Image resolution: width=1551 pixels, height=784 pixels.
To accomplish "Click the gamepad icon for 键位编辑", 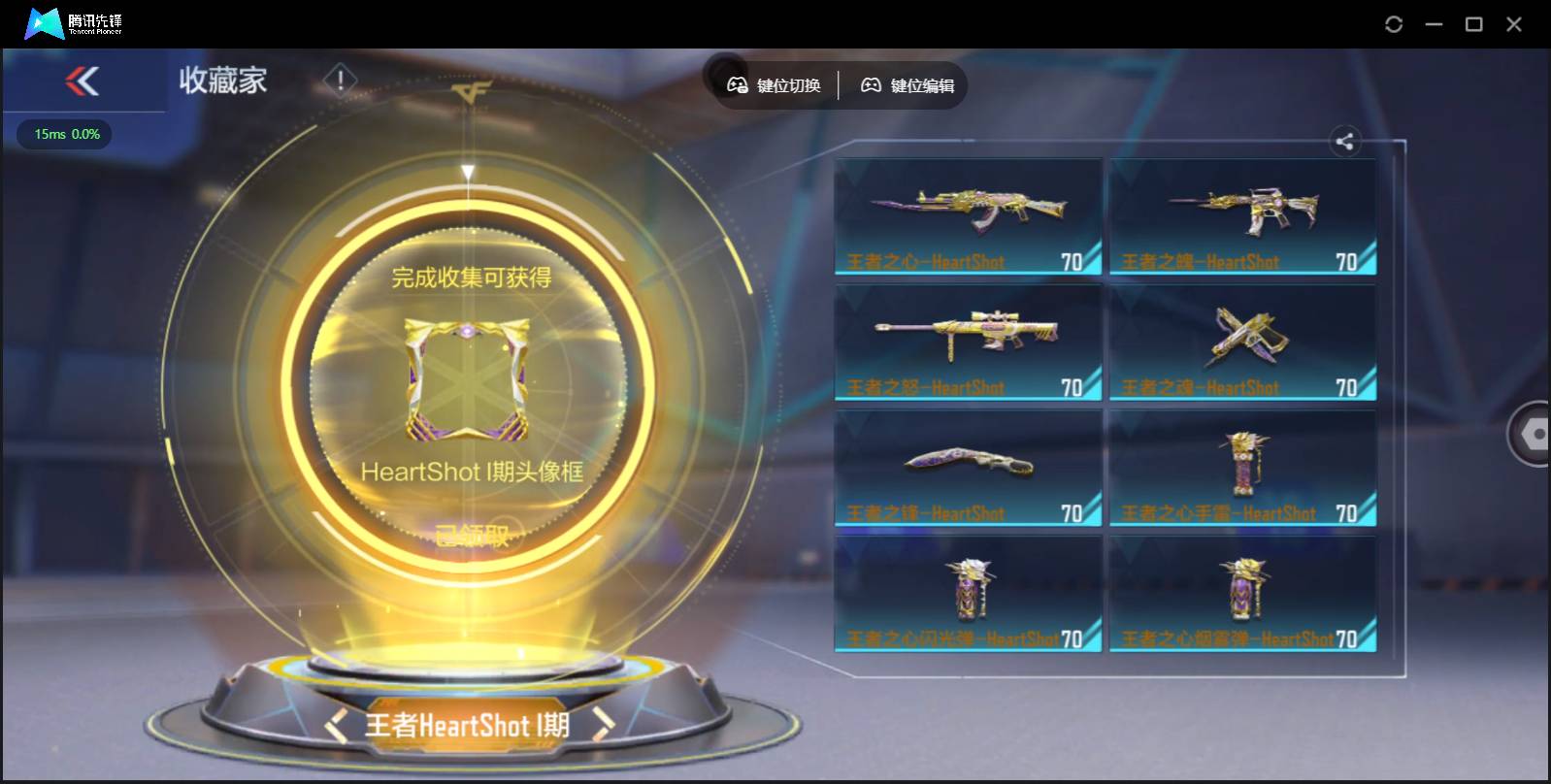I will point(871,84).
